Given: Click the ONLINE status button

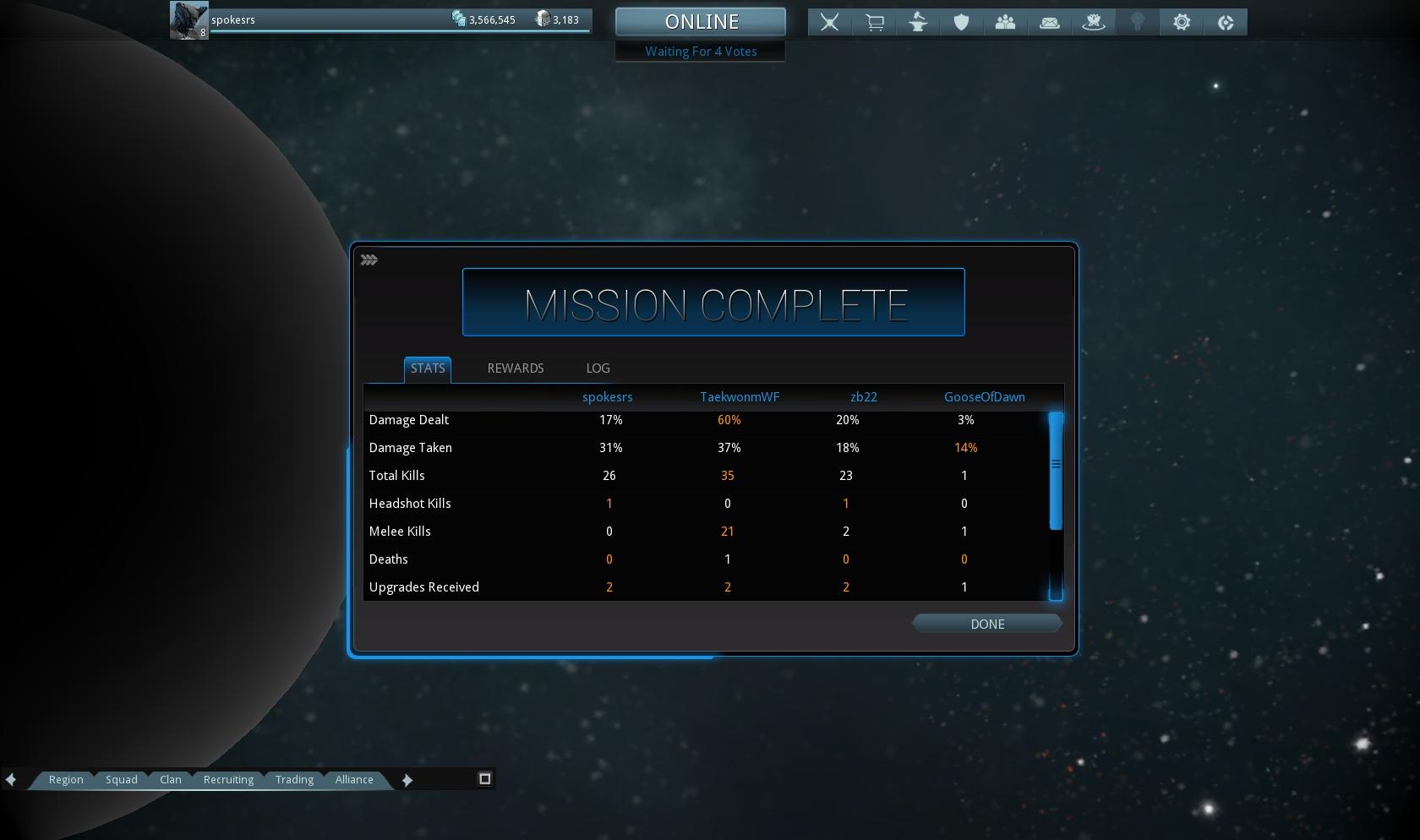Looking at the screenshot, I should tap(701, 22).
